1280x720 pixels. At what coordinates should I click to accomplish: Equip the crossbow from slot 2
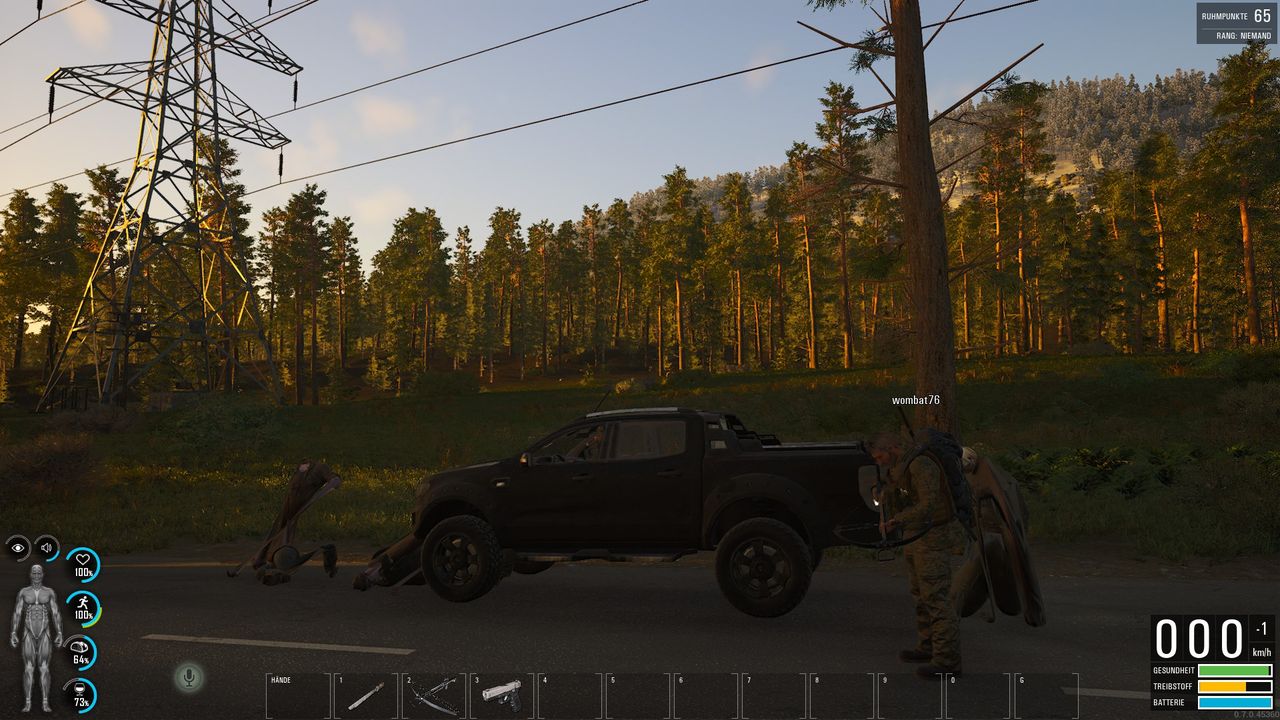(x=434, y=696)
